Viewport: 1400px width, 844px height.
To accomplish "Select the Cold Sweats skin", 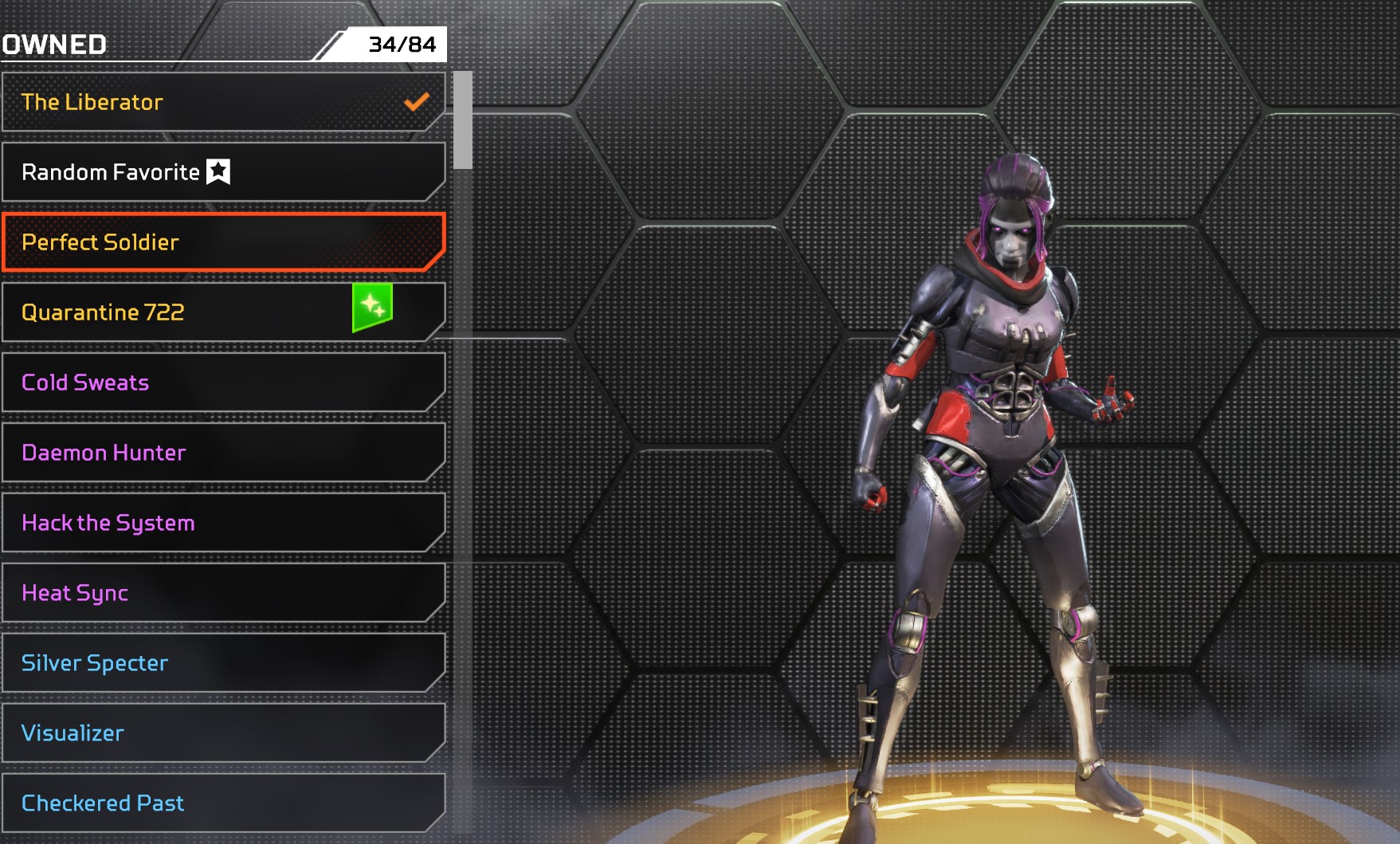I will [x=223, y=383].
